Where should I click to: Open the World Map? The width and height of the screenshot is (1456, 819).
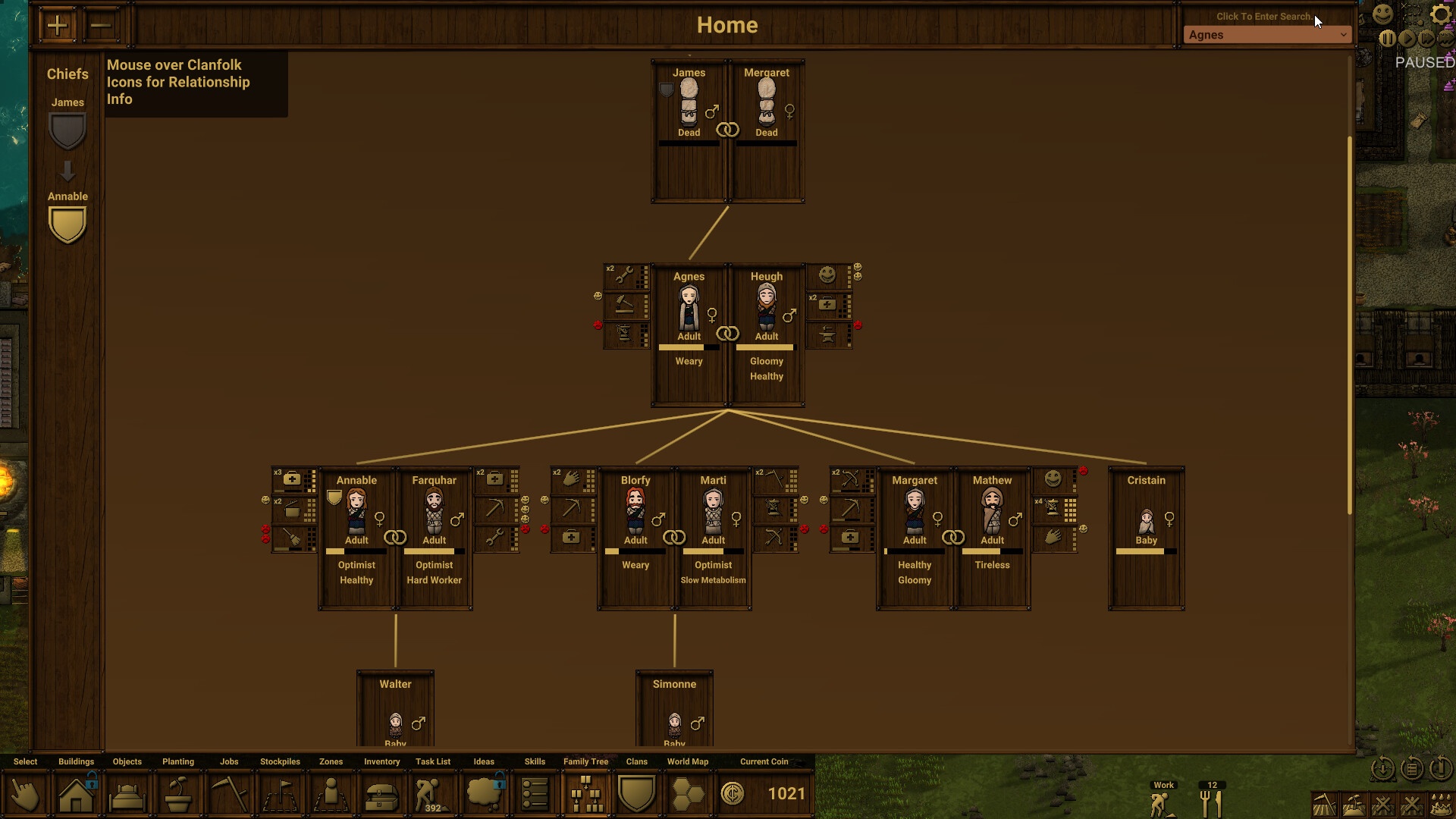pyautogui.click(x=687, y=794)
